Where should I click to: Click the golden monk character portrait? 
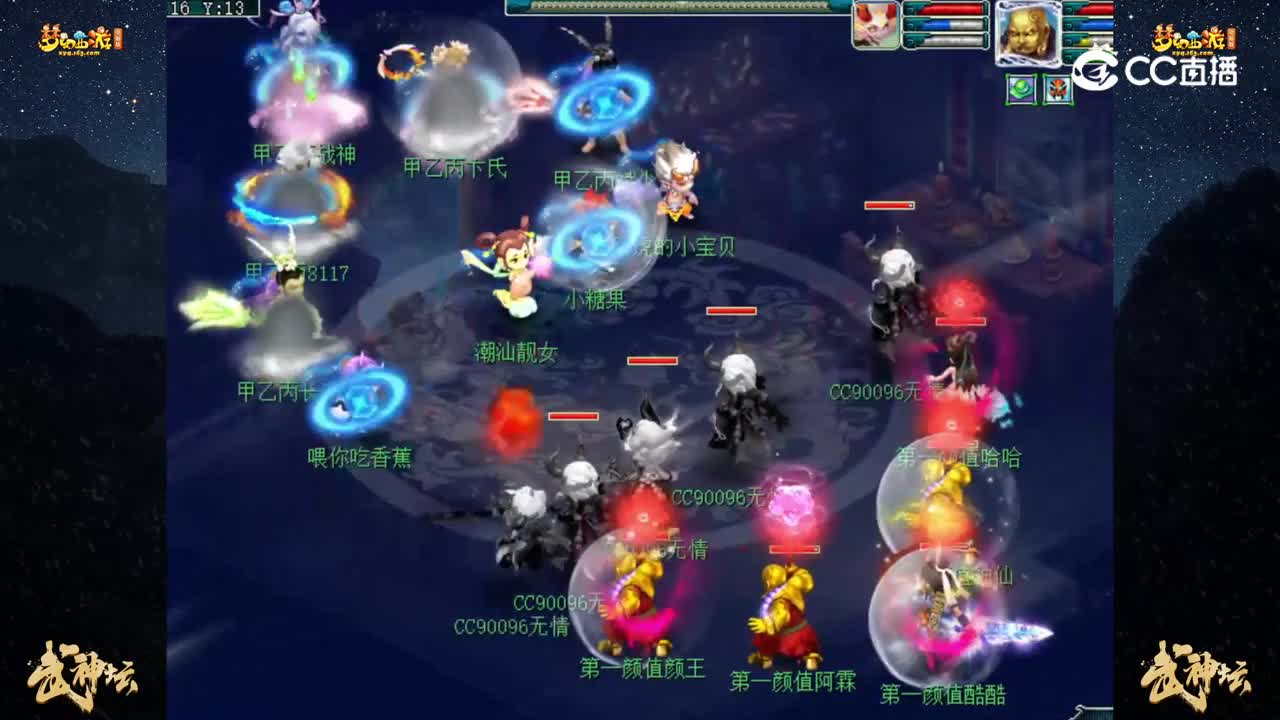(x=1027, y=33)
